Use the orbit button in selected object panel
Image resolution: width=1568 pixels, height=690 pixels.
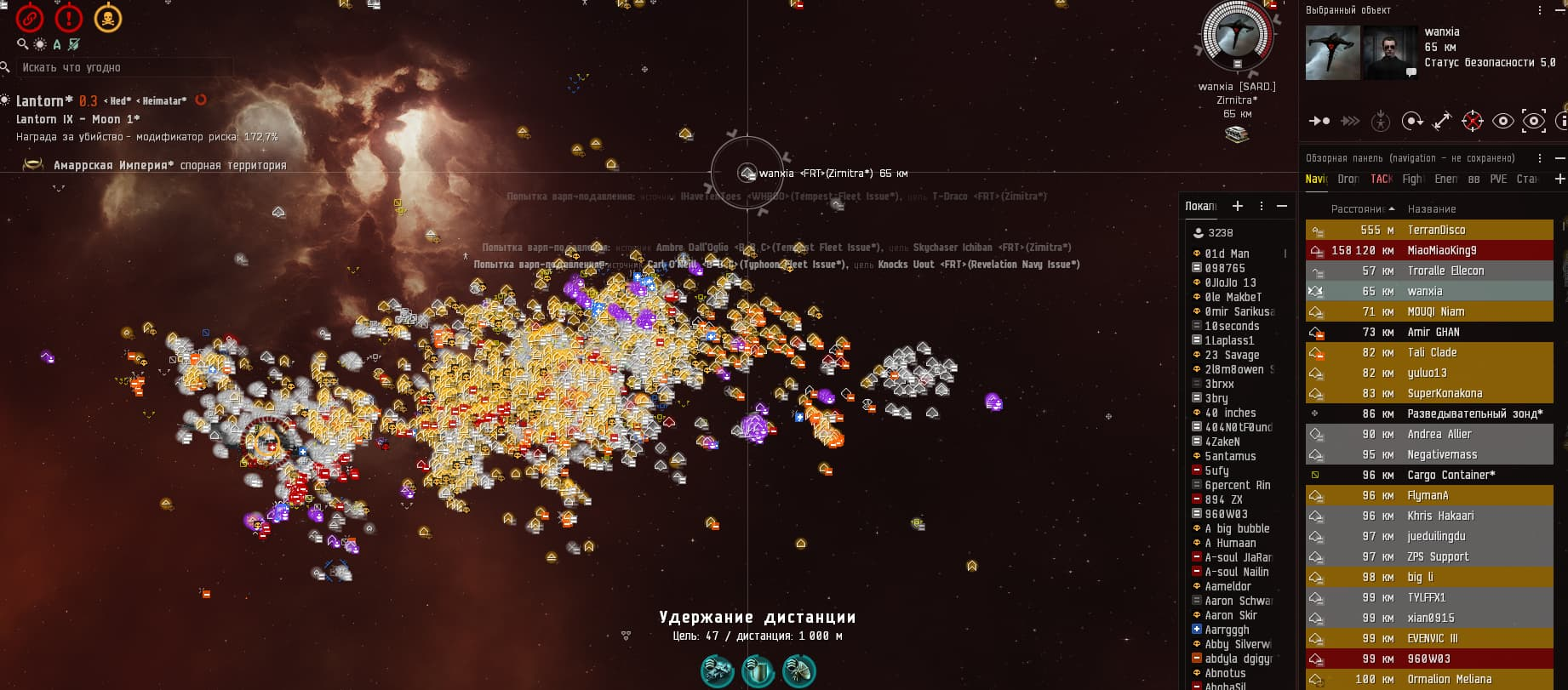(x=1411, y=122)
